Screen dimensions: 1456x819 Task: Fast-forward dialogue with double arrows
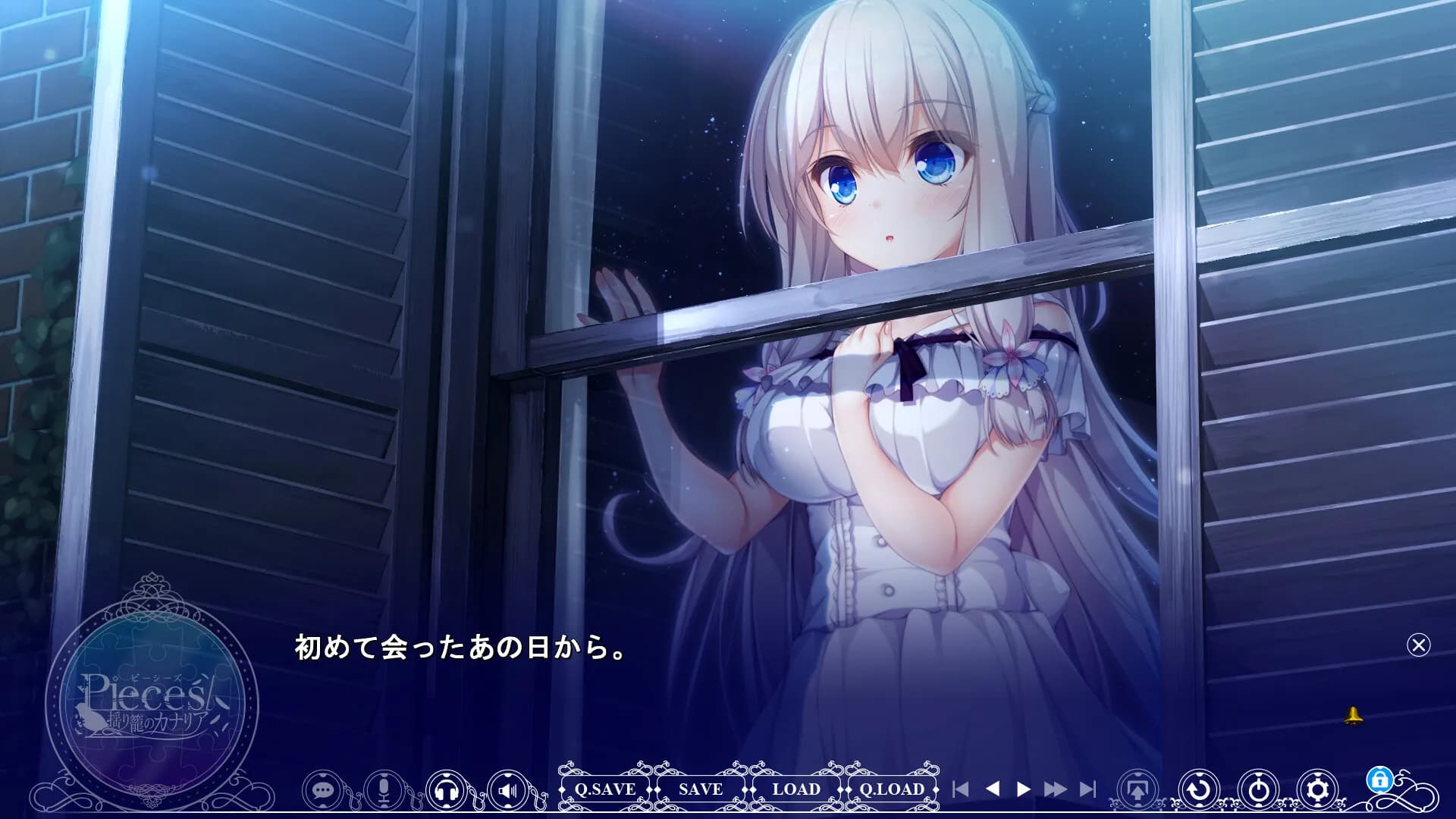[x=1054, y=789]
